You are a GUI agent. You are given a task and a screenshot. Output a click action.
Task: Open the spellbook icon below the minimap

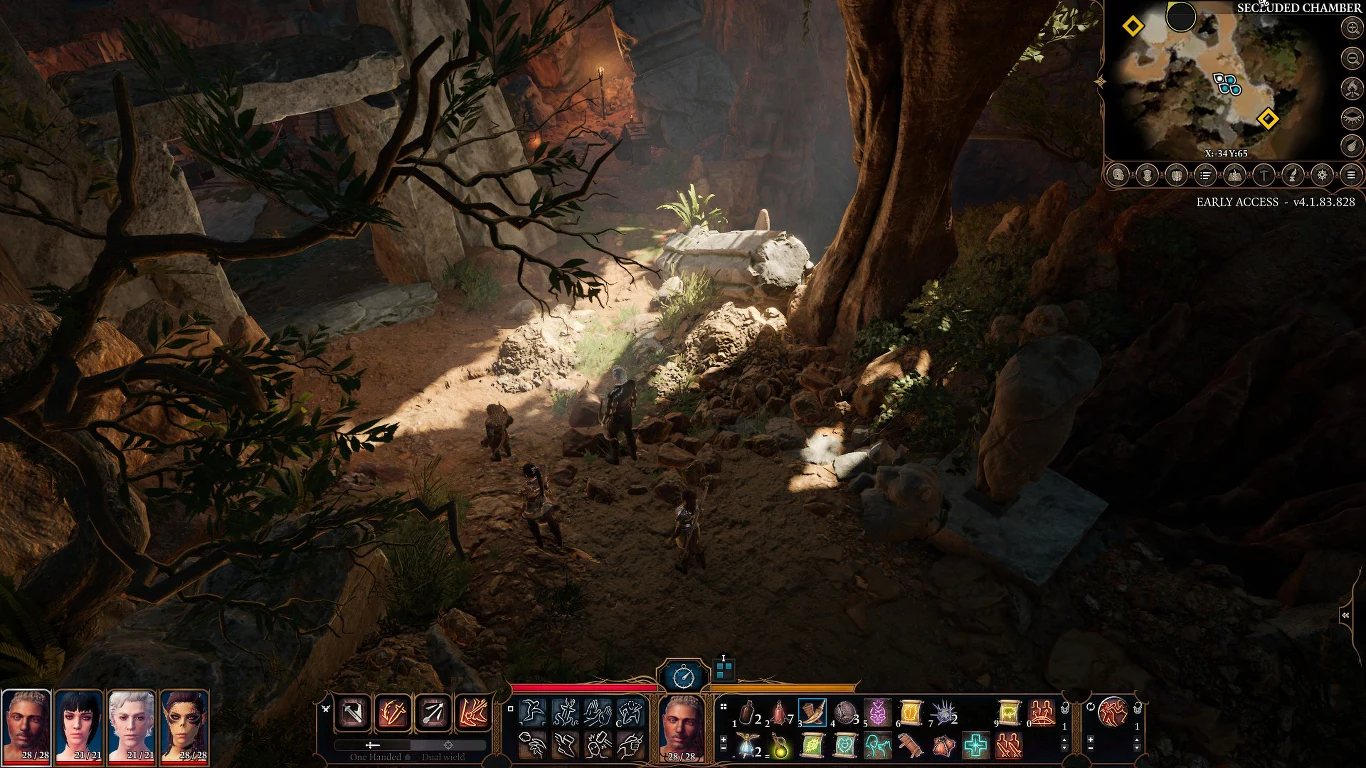click(x=1234, y=175)
